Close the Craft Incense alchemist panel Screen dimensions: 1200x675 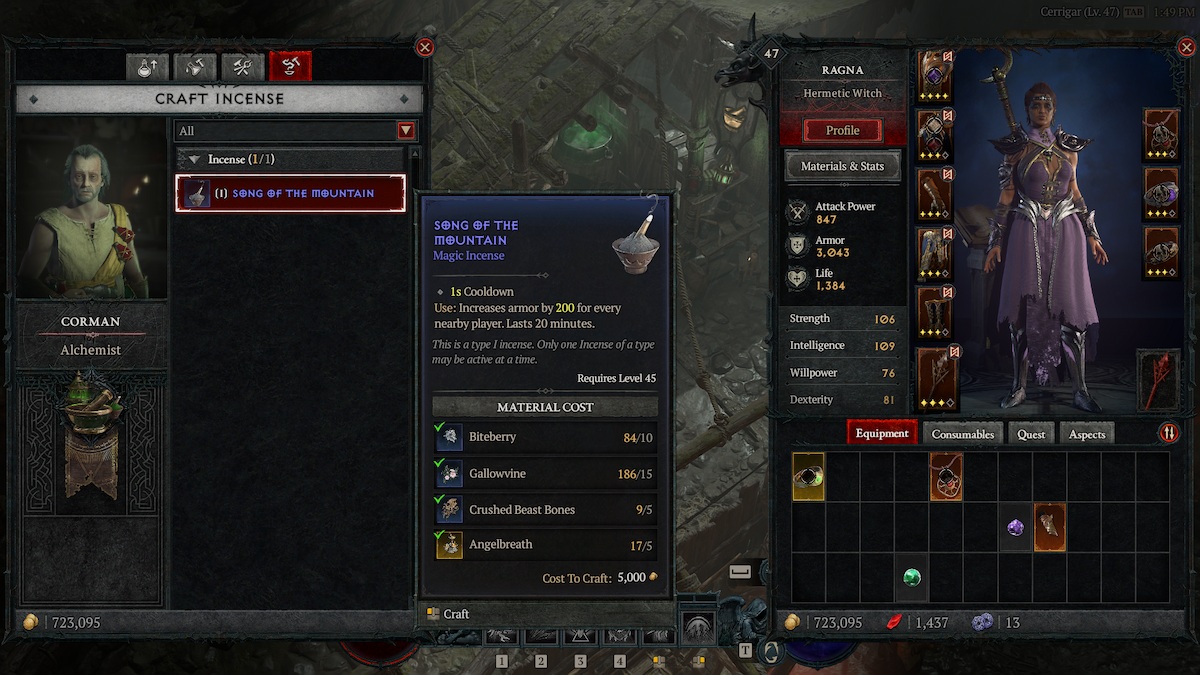(x=425, y=47)
